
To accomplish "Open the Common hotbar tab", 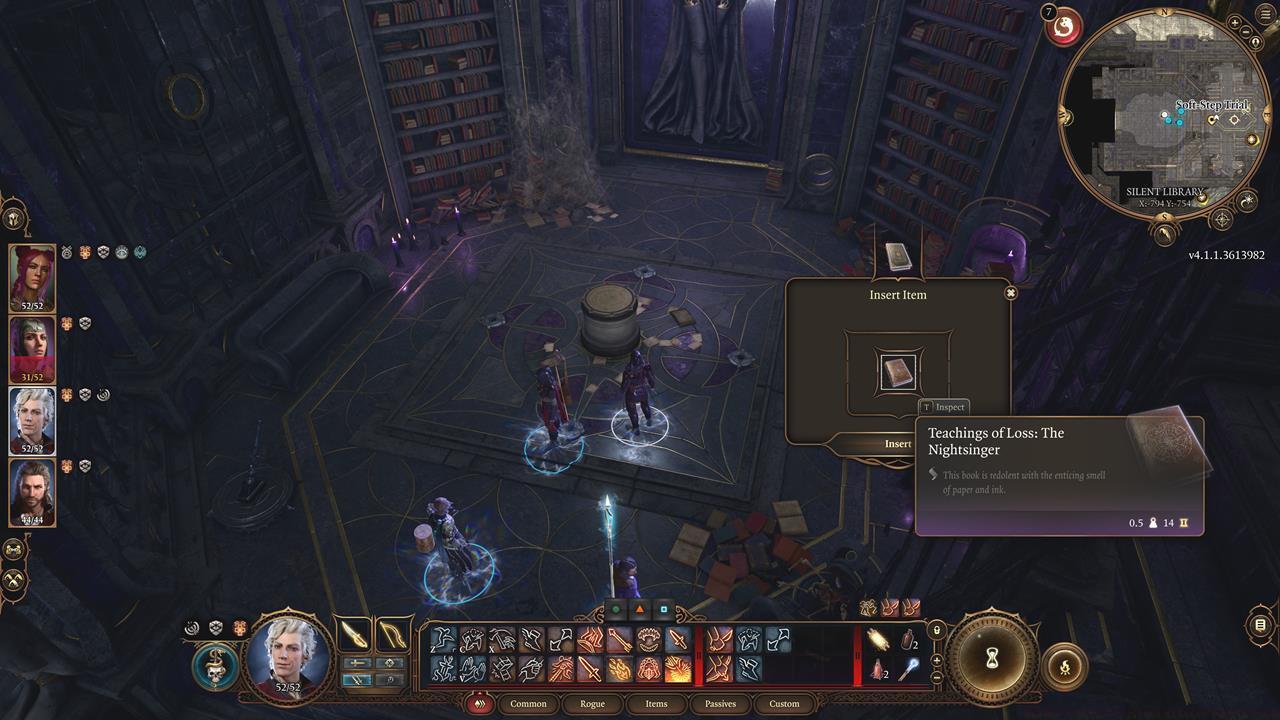I will 528,704.
